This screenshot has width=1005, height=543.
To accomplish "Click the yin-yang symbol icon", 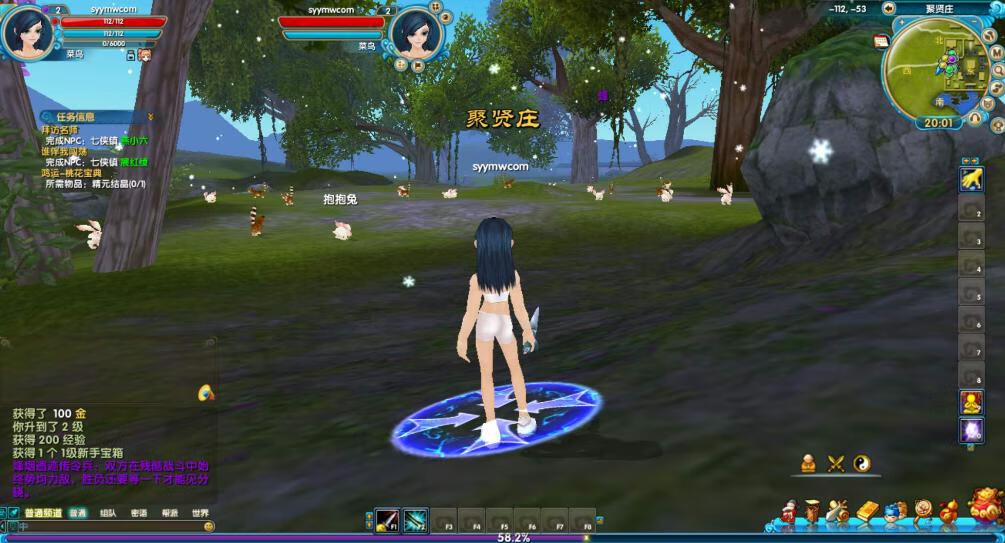I will [x=862, y=463].
